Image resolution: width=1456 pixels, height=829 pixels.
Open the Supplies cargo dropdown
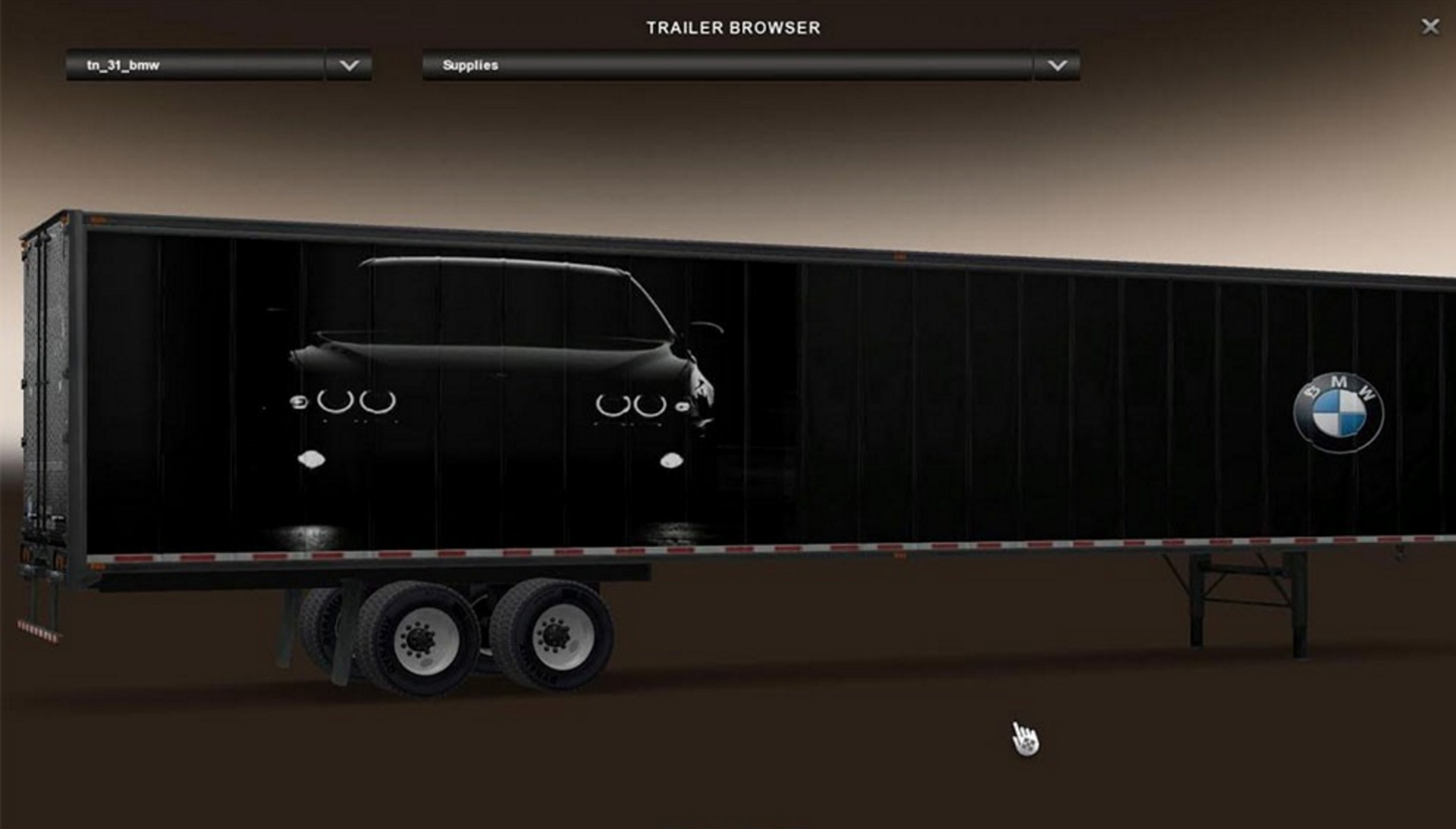(726, 65)
